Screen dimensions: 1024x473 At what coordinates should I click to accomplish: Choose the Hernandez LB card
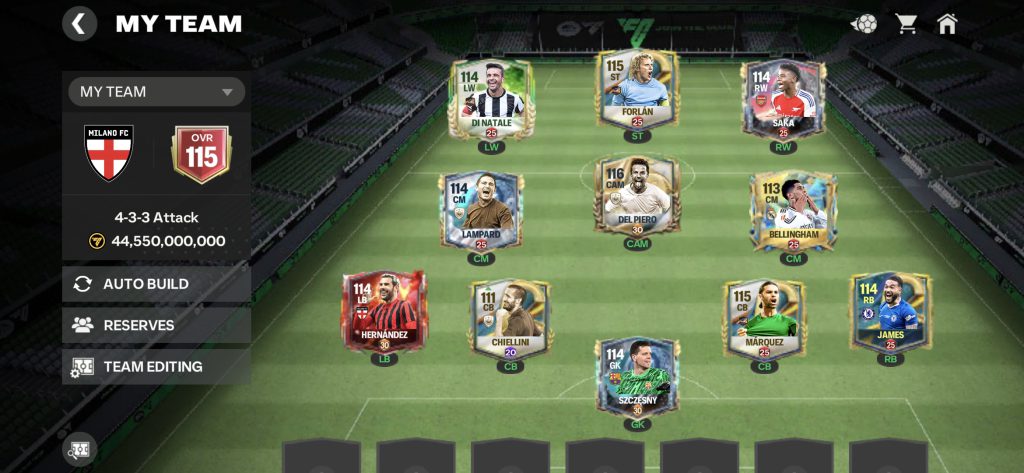[x=384, y=313]
